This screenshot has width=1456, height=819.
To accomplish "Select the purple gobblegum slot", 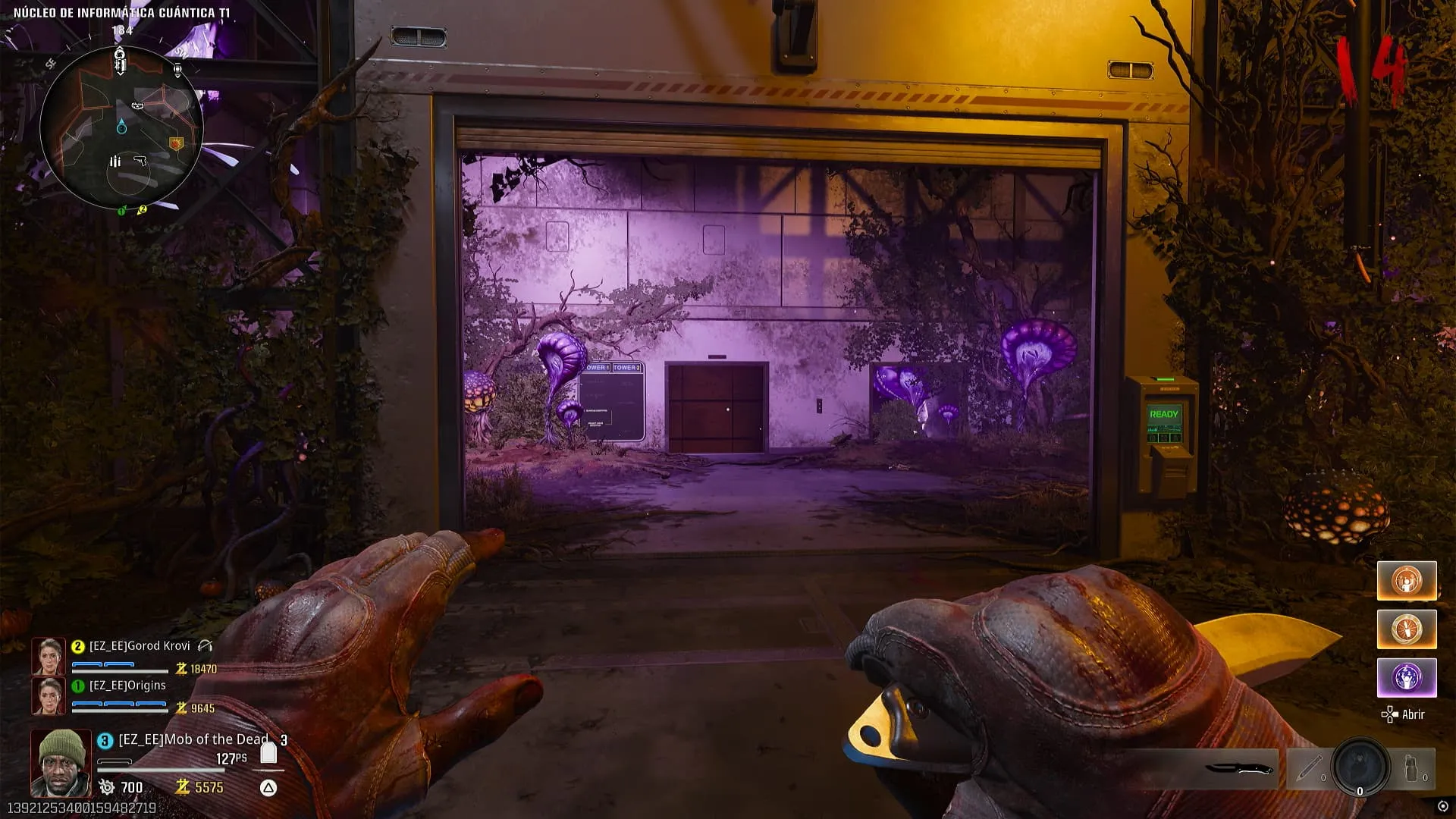I will click(x=1406, y=677).
